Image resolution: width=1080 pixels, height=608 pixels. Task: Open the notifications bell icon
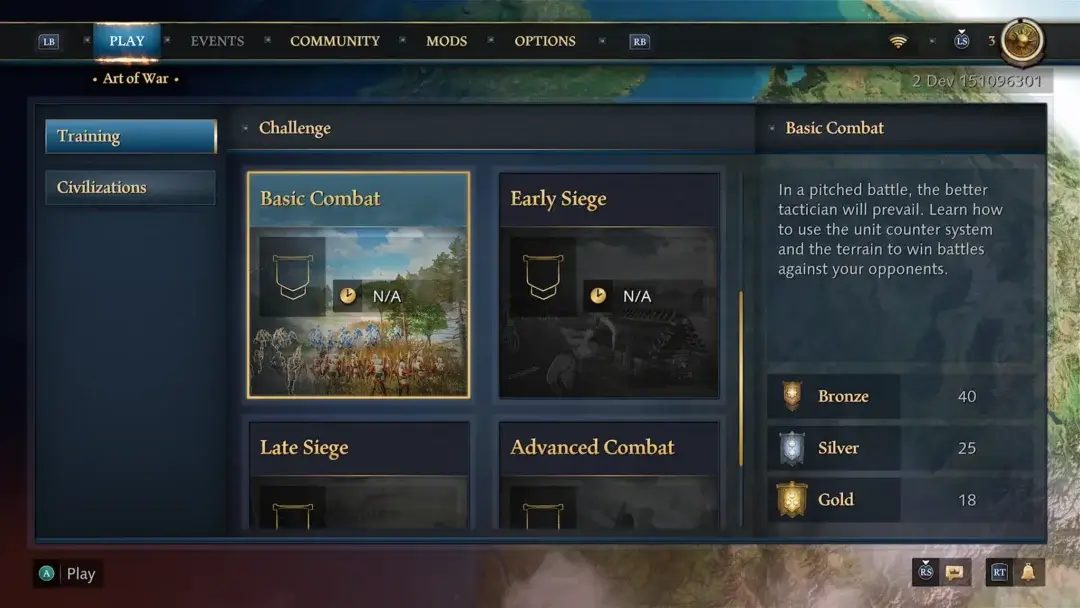tap(1027, 572)
